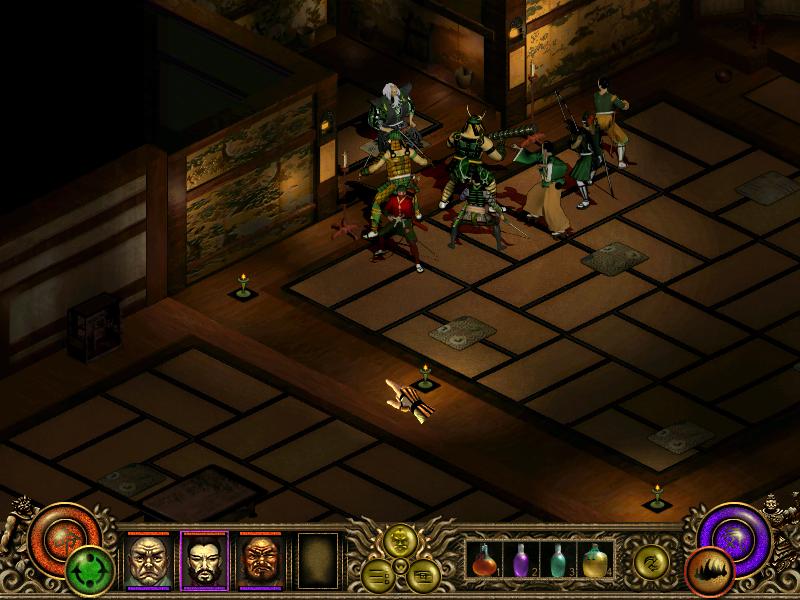
Task: Use the teal potion in slot 3
Action: click(x=559, y=562)
